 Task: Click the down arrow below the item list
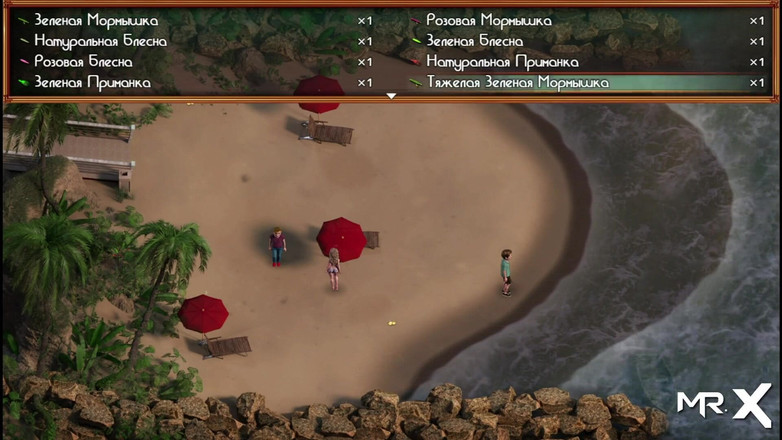[x=391, y=96]
